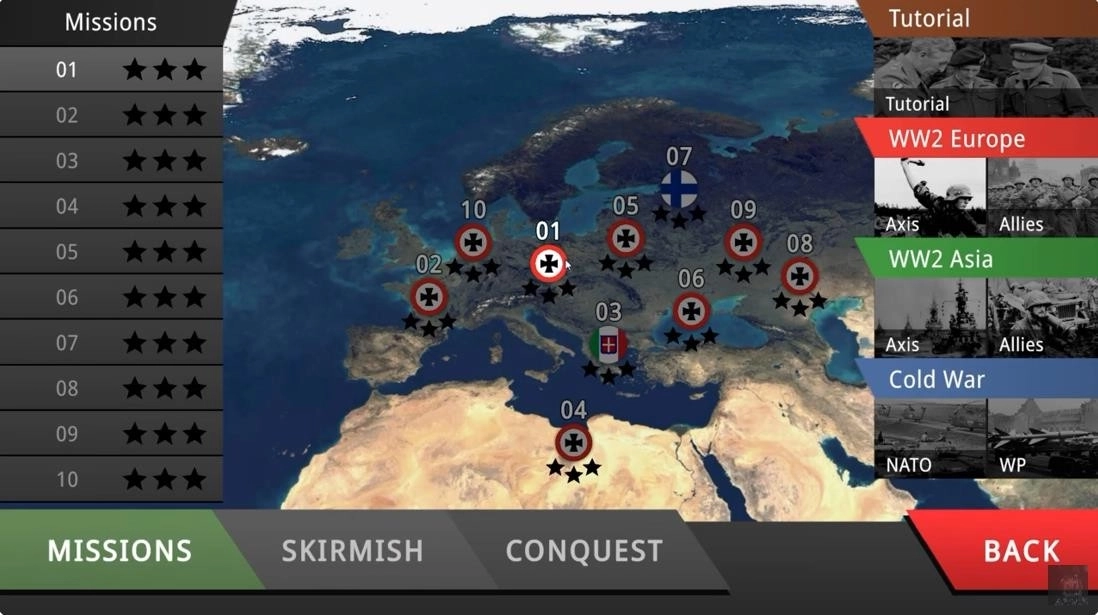Open the Conquest tab
The image size is (1098, 615).
[x=584, y=550]
